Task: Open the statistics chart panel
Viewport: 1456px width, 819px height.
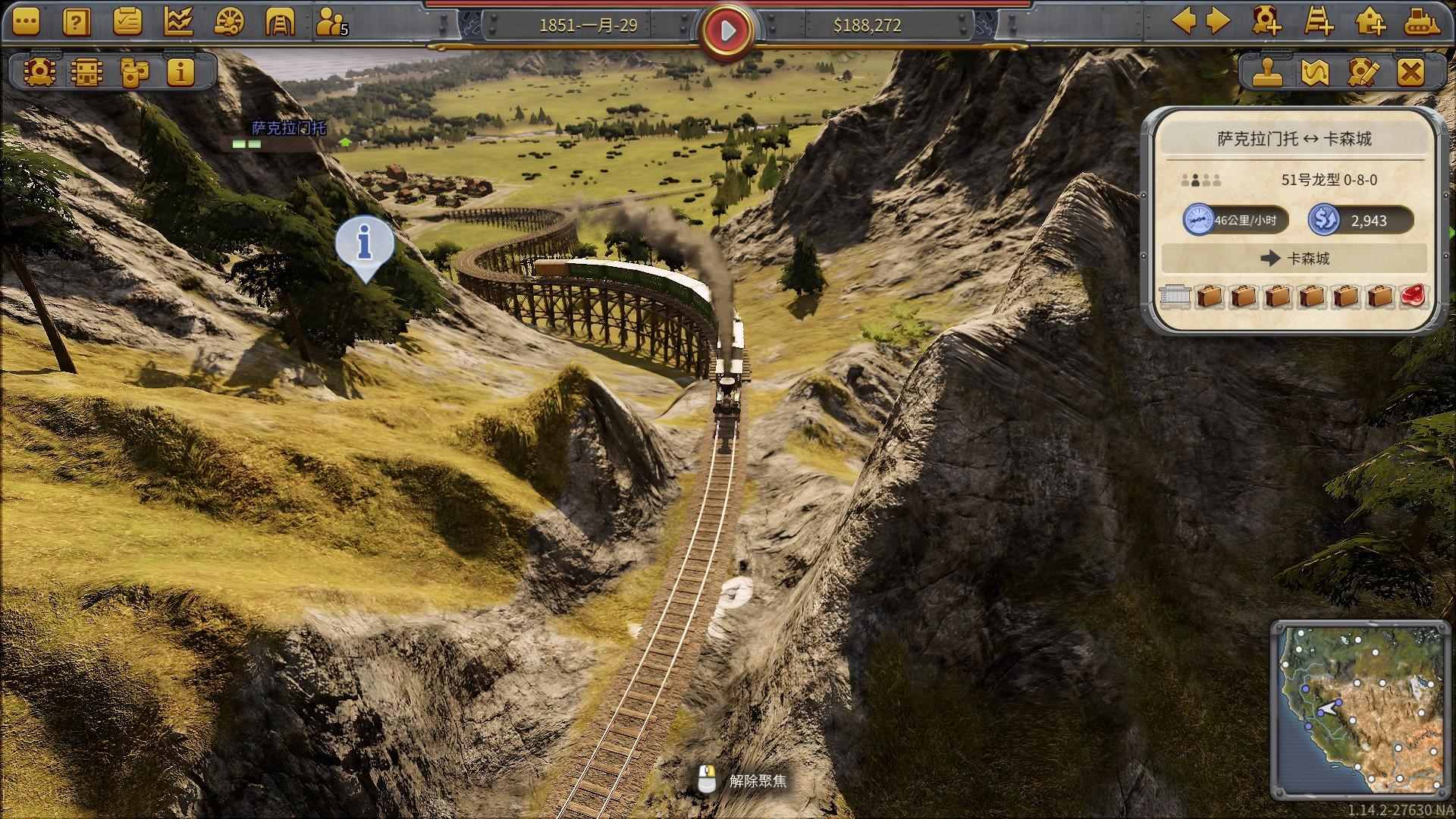Action: pyautogui.click(x=178, y=23)
